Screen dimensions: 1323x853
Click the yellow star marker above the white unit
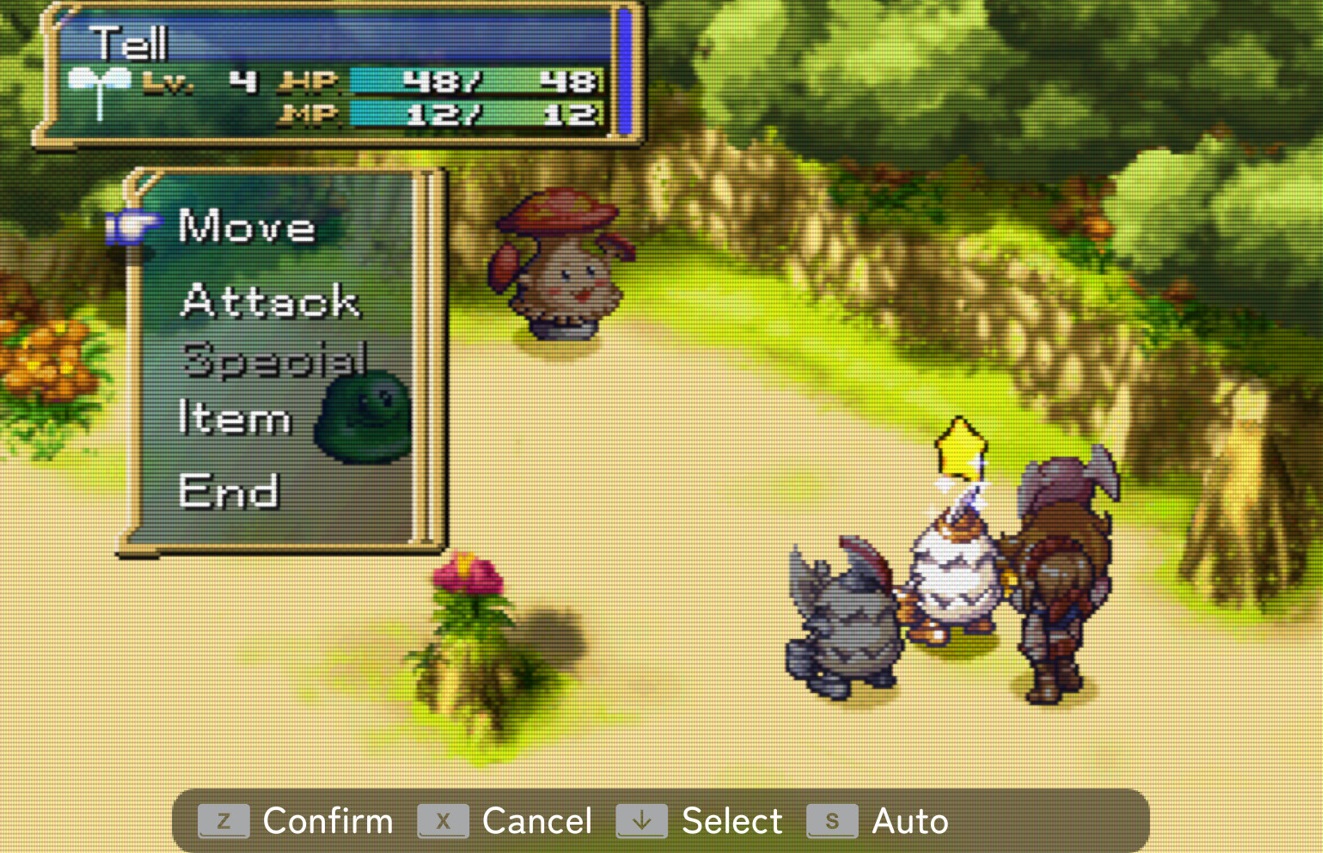tap(963, 449)
